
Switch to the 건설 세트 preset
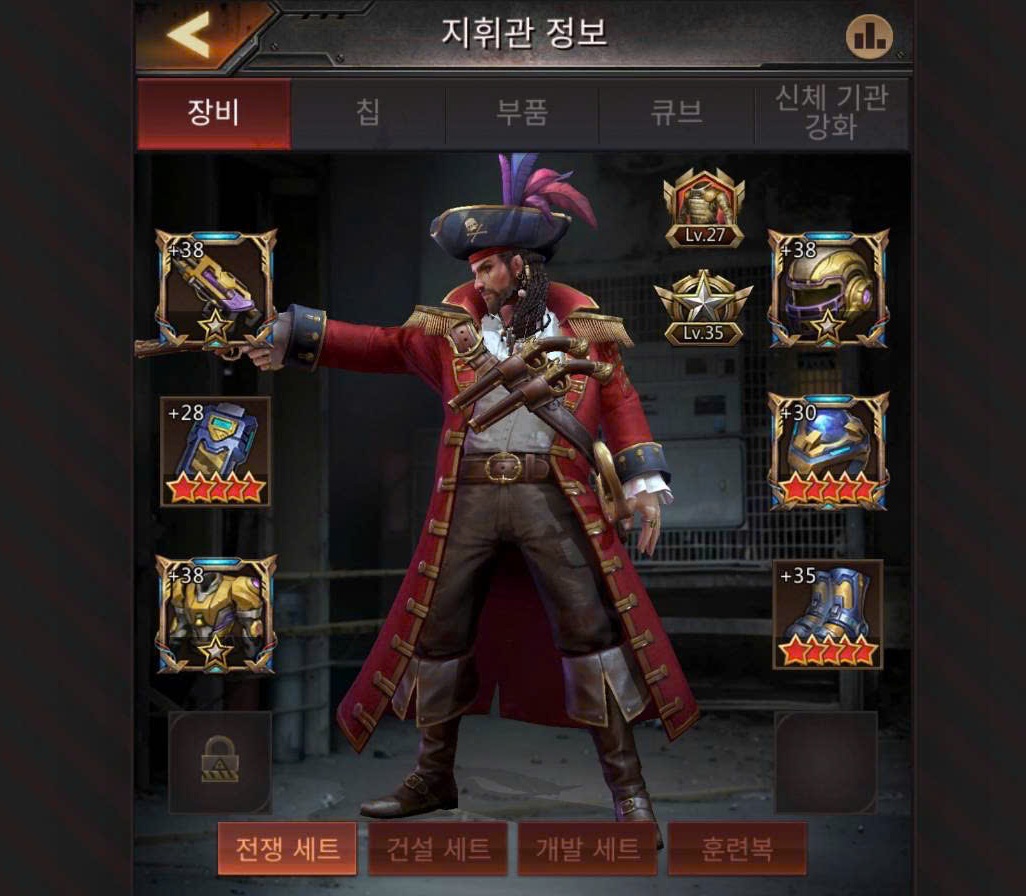pyautogui.click(x=438, y=849)
